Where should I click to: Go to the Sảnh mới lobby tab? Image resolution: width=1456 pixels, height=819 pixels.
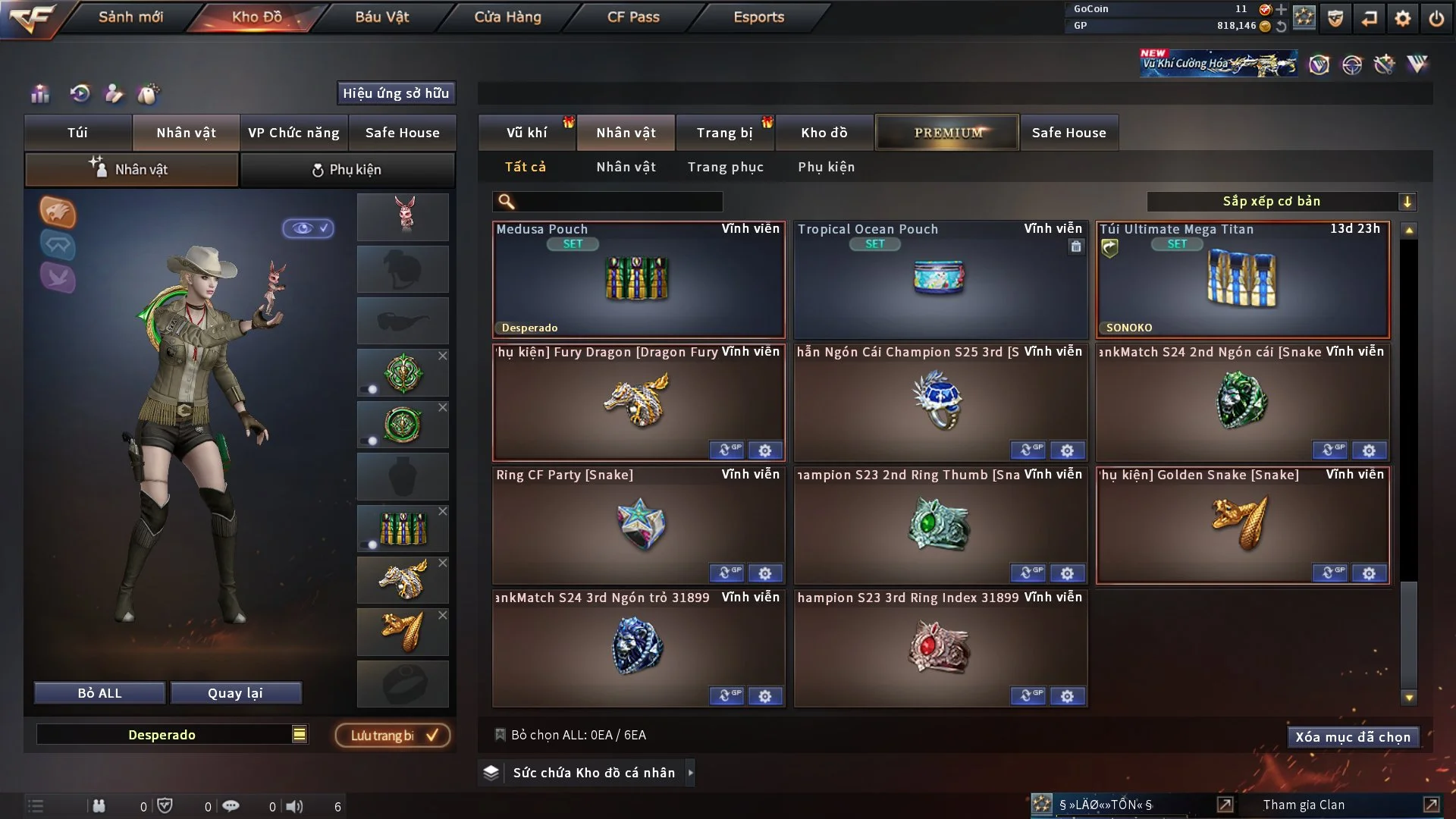(130, 17)
